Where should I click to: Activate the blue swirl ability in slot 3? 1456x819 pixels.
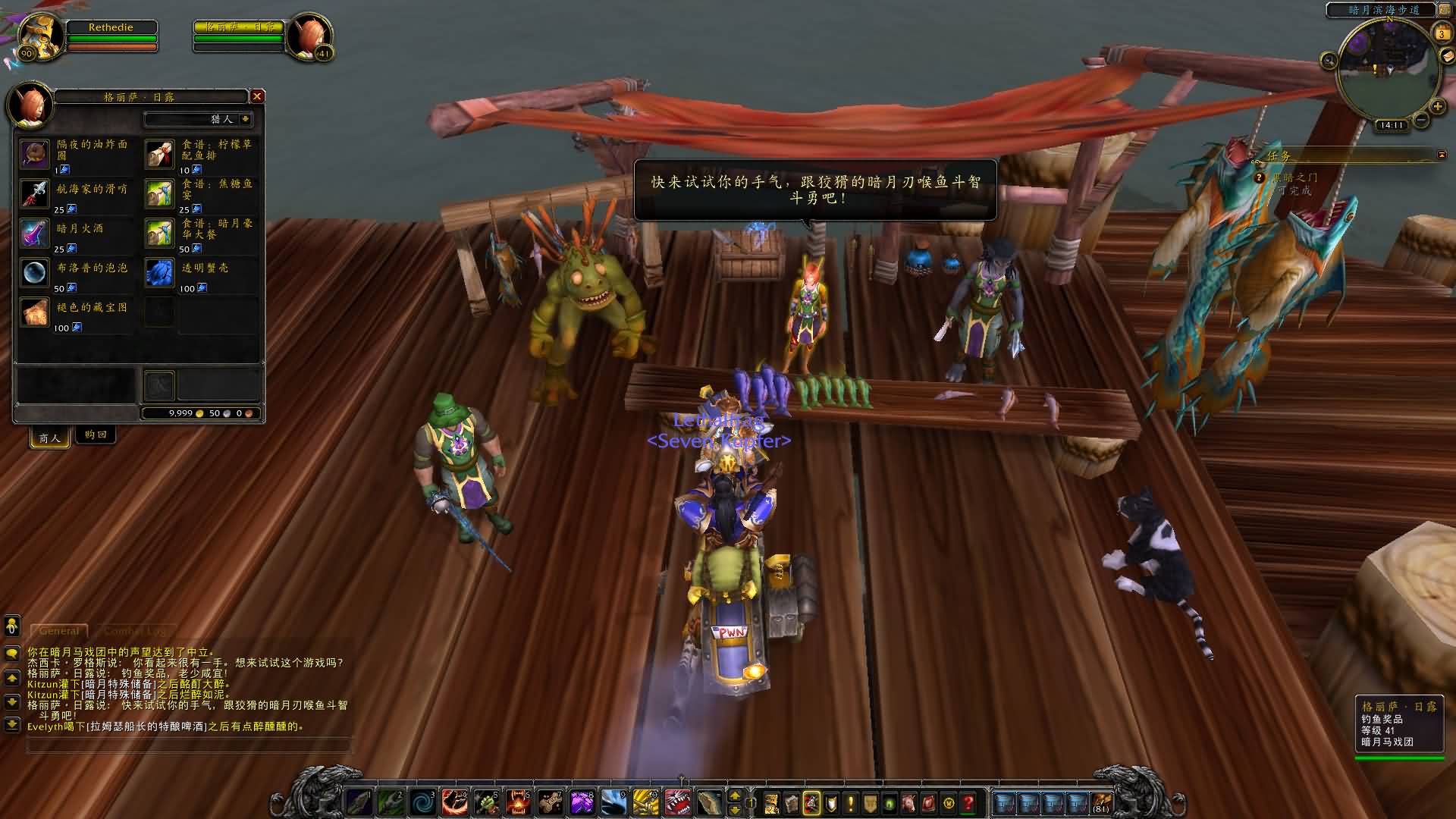(422, 802)
